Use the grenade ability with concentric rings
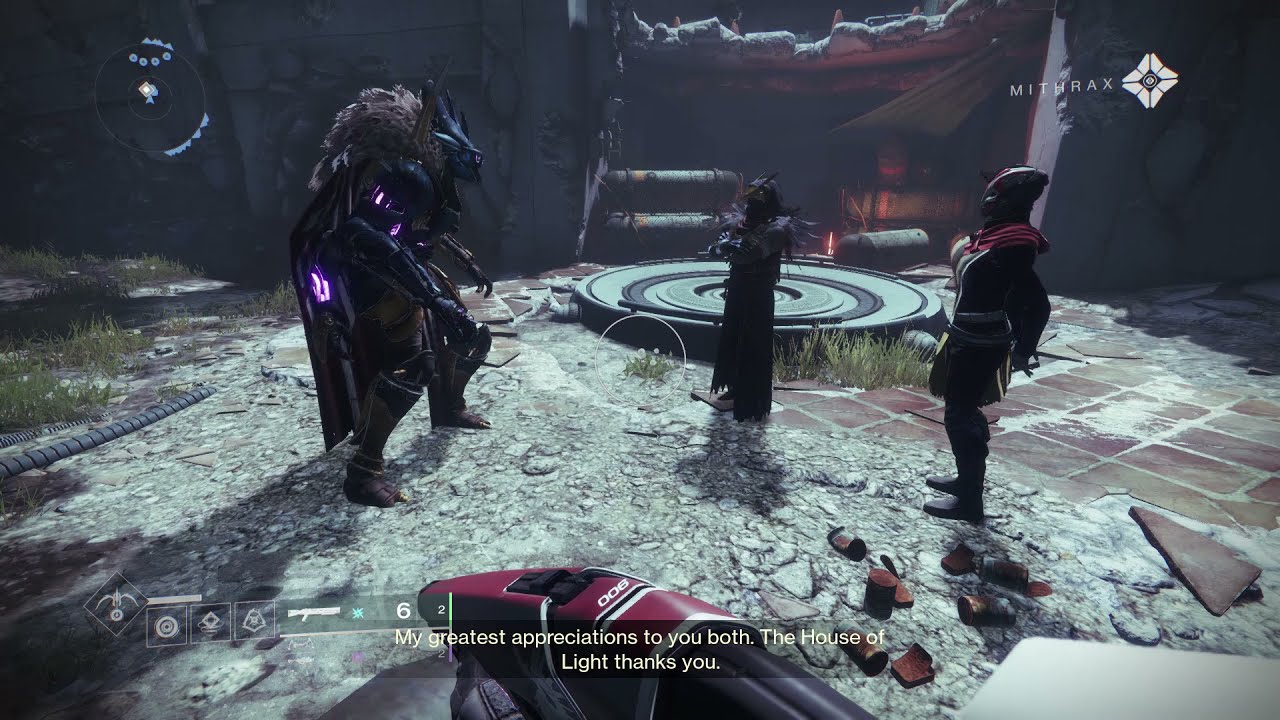Screen dimensions: 1280x720 pyautogui.click(x=166, y=626)
